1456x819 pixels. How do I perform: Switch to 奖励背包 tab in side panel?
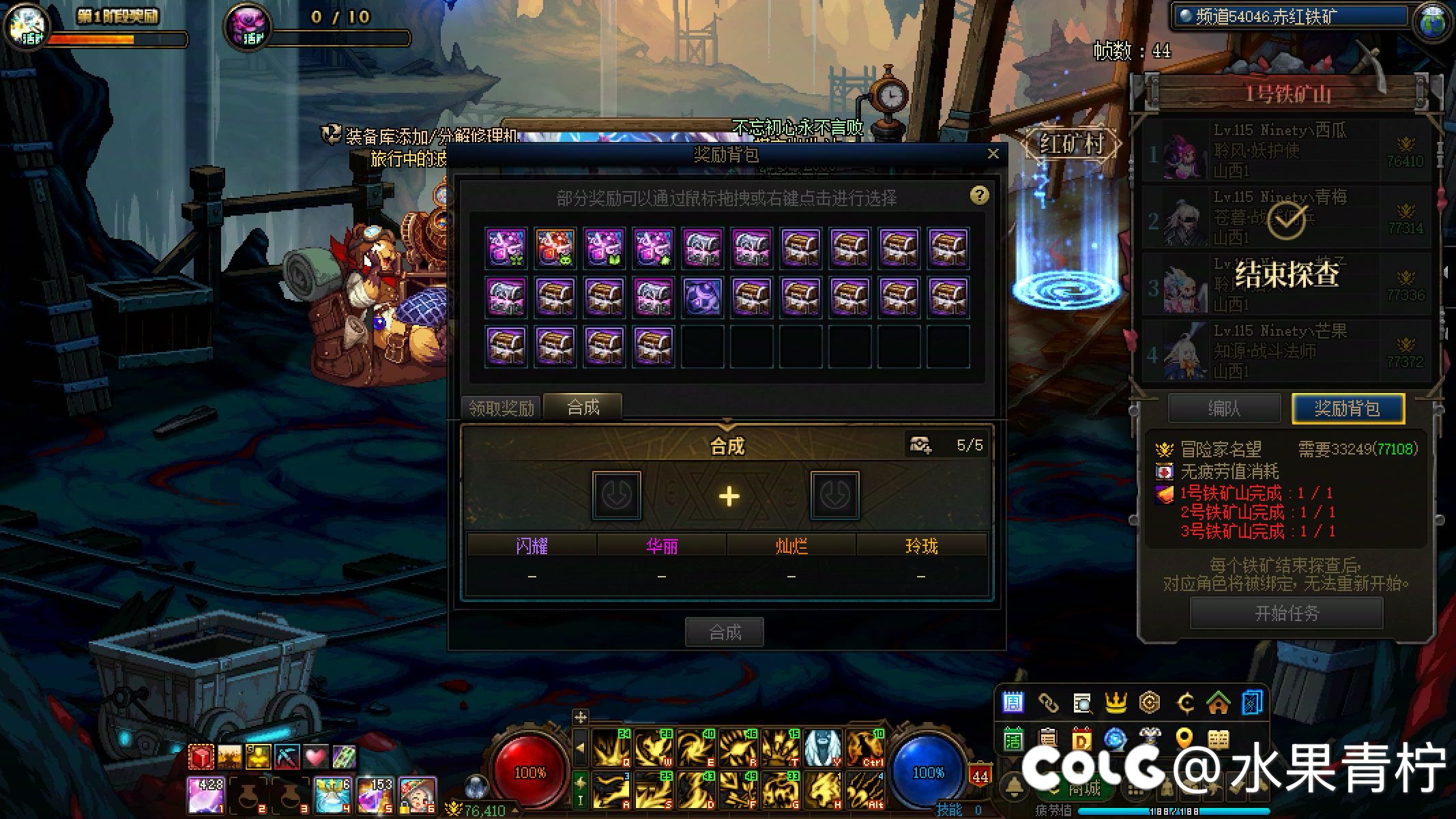point(1348,408)
